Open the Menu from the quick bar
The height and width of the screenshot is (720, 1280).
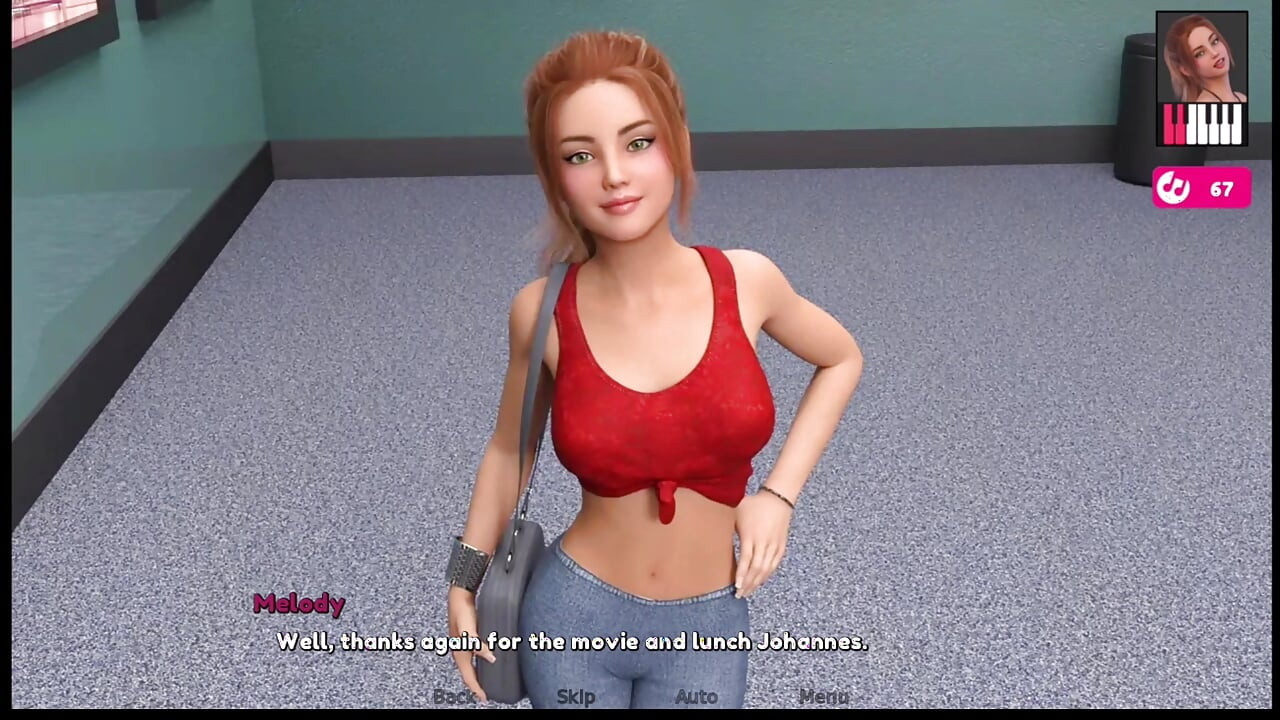pos(823,697)
